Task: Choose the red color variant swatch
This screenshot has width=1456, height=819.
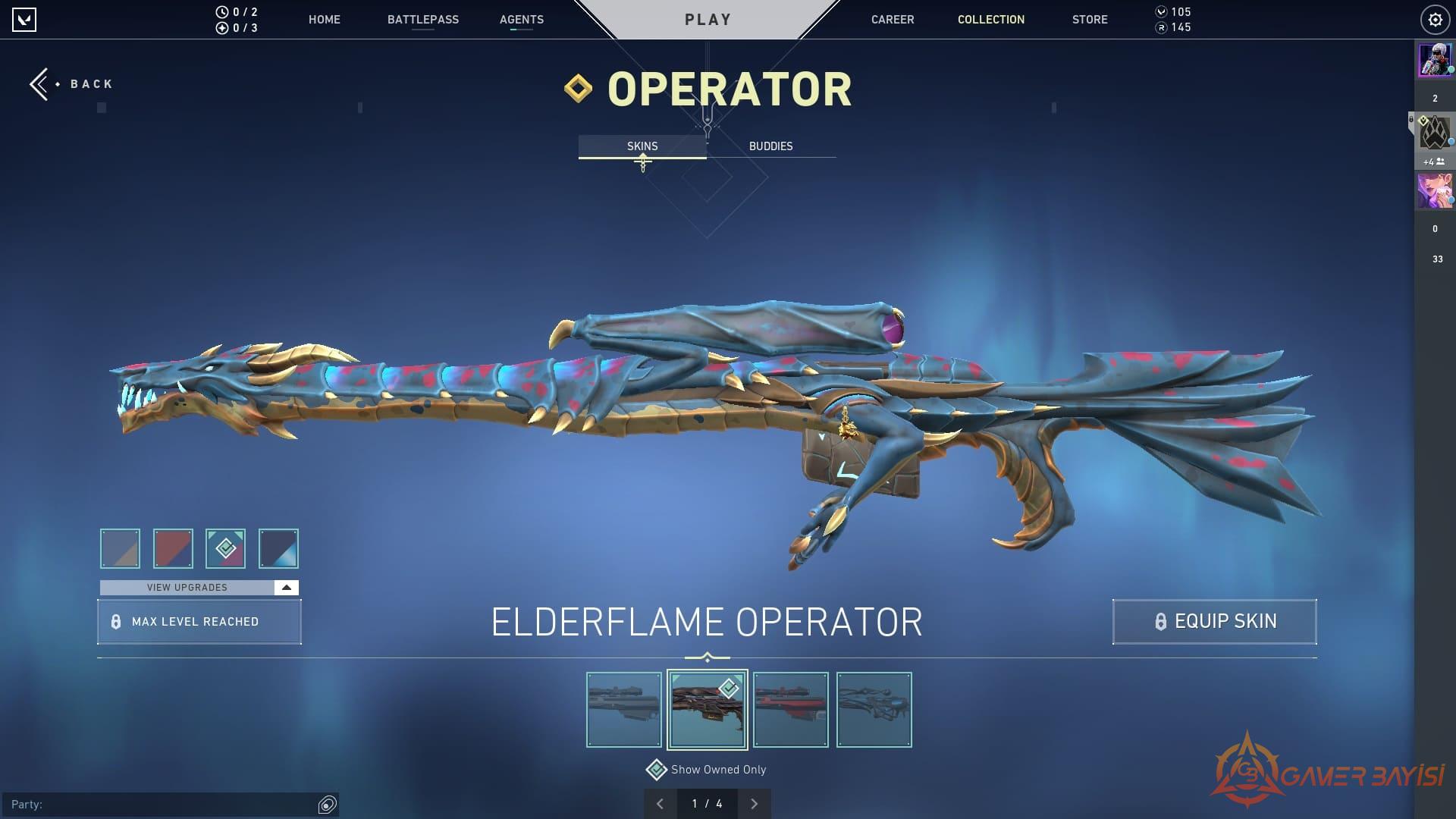Action: pyautogui.click(x=173, y=548)
